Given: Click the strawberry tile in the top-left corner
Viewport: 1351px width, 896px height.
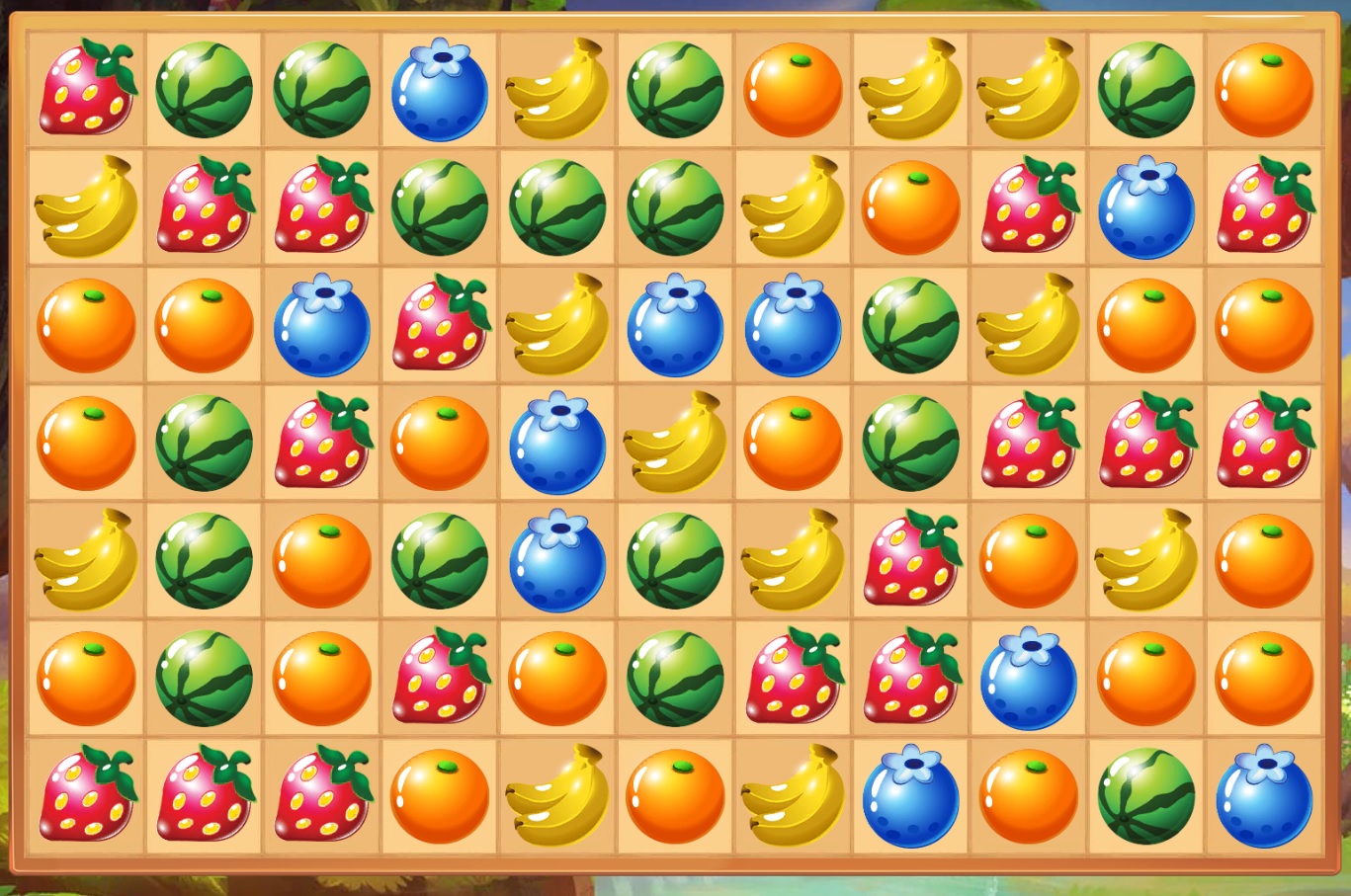Looking at the screenshot, I should (x=86, y=90).
